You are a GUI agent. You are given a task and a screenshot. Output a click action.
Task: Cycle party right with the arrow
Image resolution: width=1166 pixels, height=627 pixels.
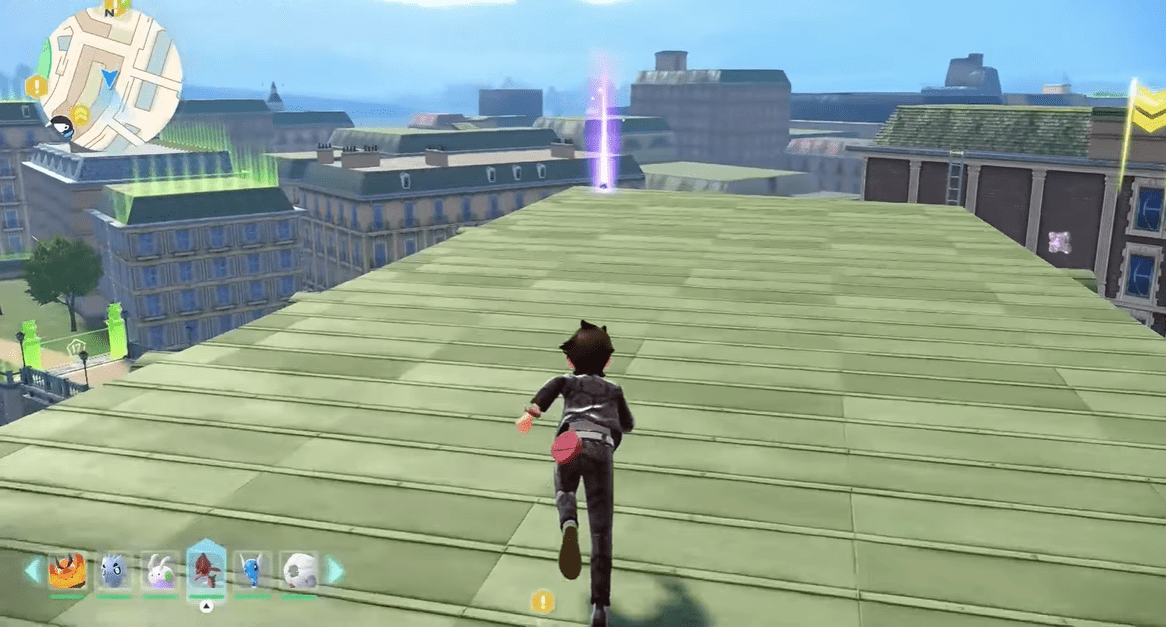coord(335,571)
